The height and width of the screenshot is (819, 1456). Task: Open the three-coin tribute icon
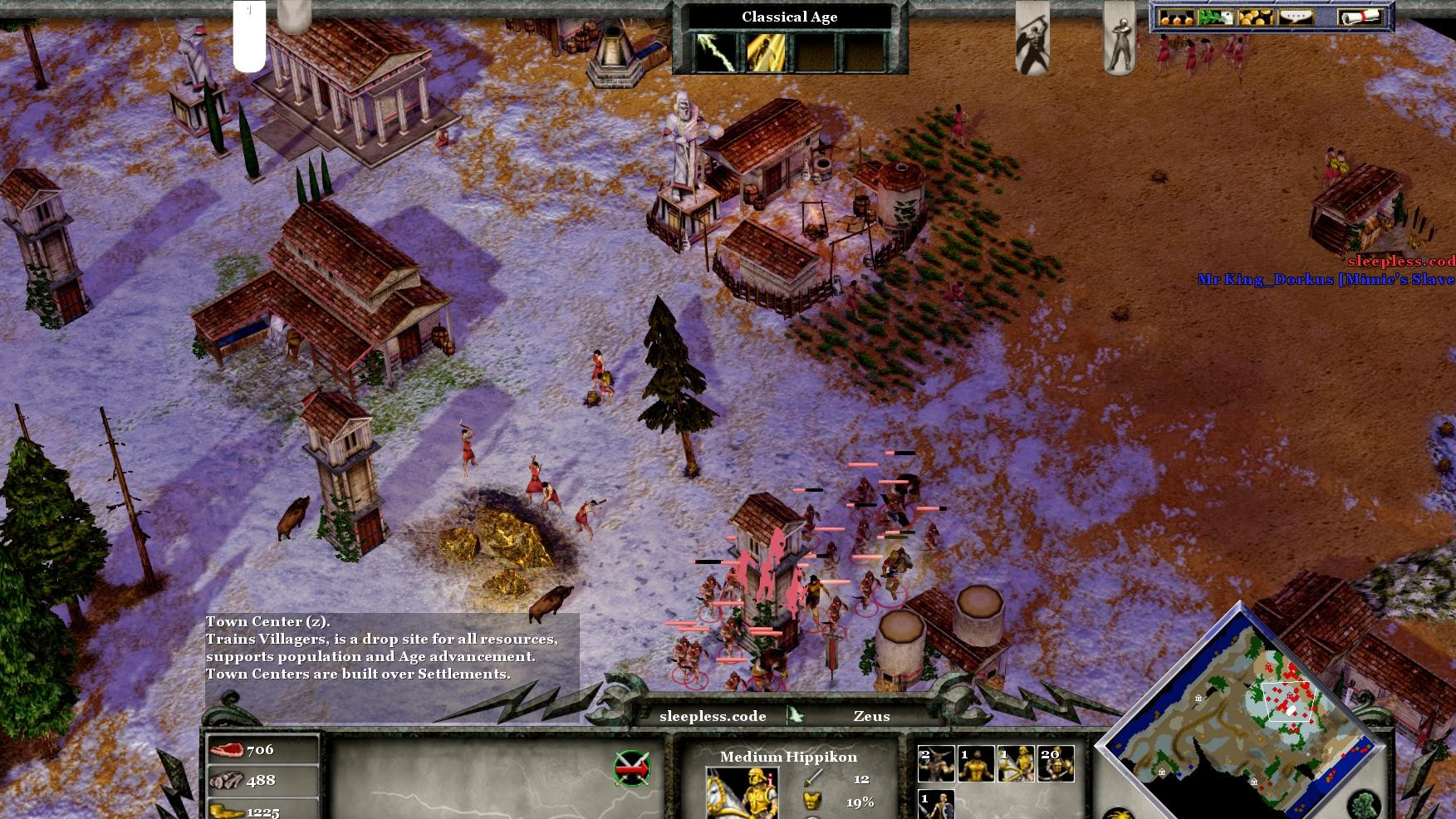click(x=1176, y=17)
